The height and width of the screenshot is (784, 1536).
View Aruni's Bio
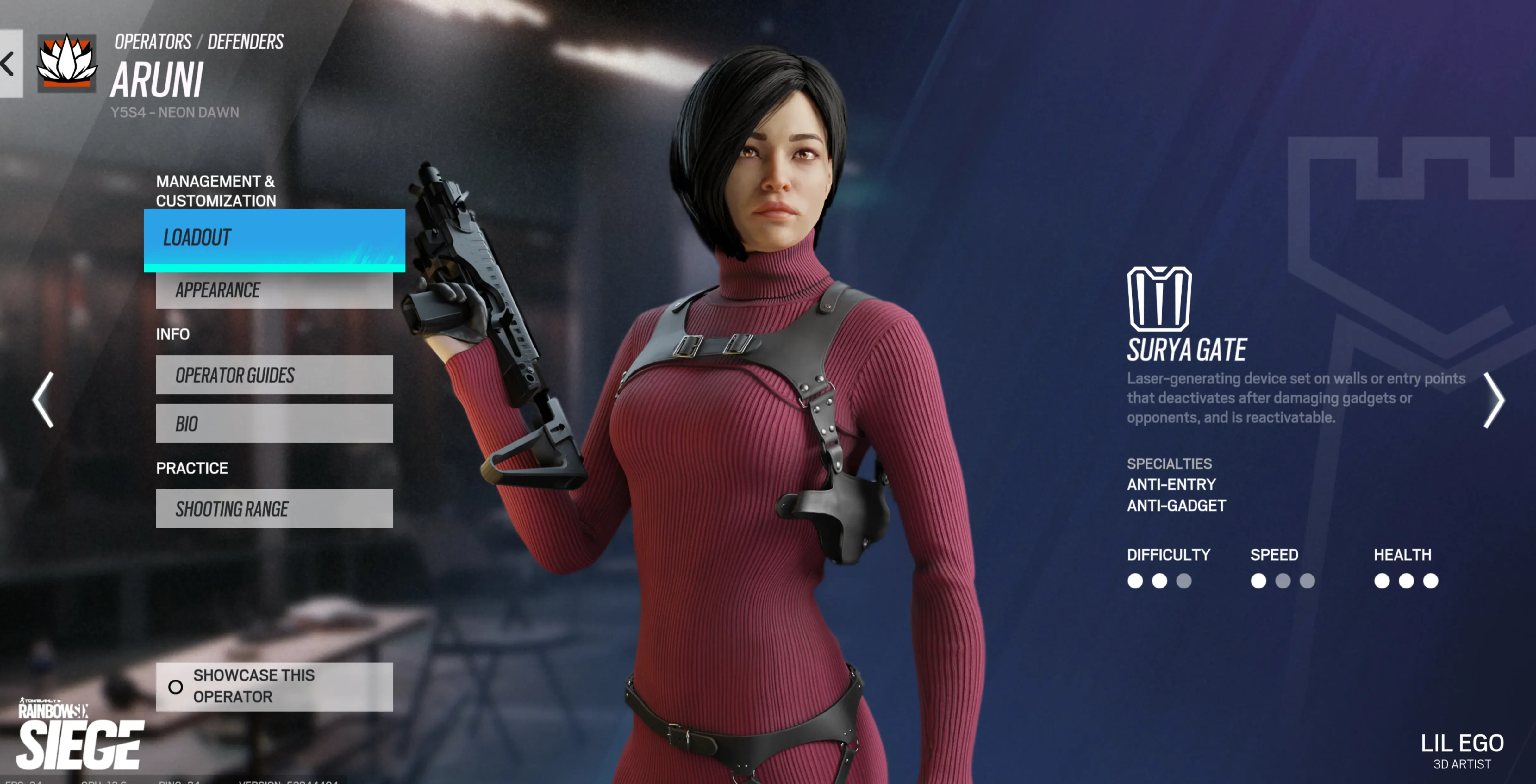point(274,424)
